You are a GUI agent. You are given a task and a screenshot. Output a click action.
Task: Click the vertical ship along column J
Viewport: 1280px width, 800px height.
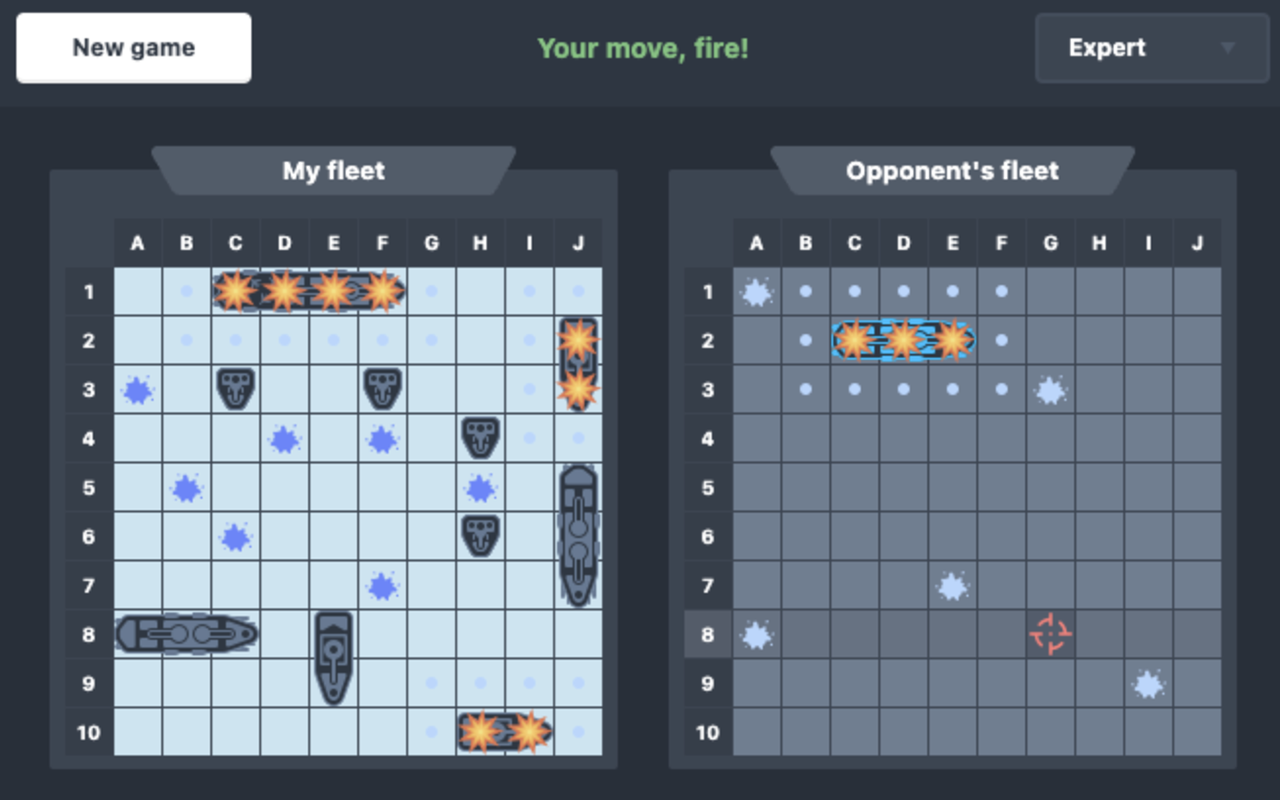pyautogui.click(x=578, y=537)
